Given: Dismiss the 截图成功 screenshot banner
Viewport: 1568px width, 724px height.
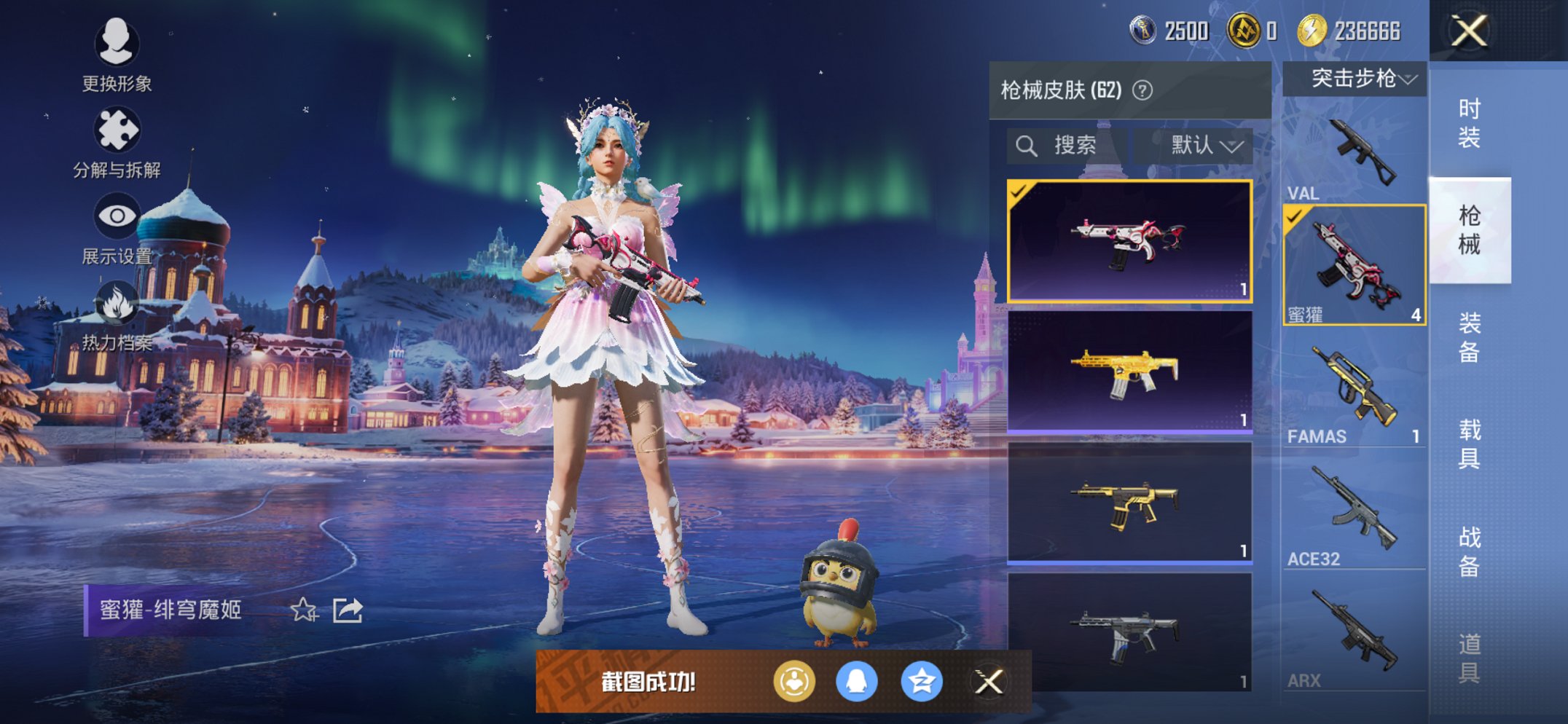Looking at the screenshot, I should click(x=989, y=682).
